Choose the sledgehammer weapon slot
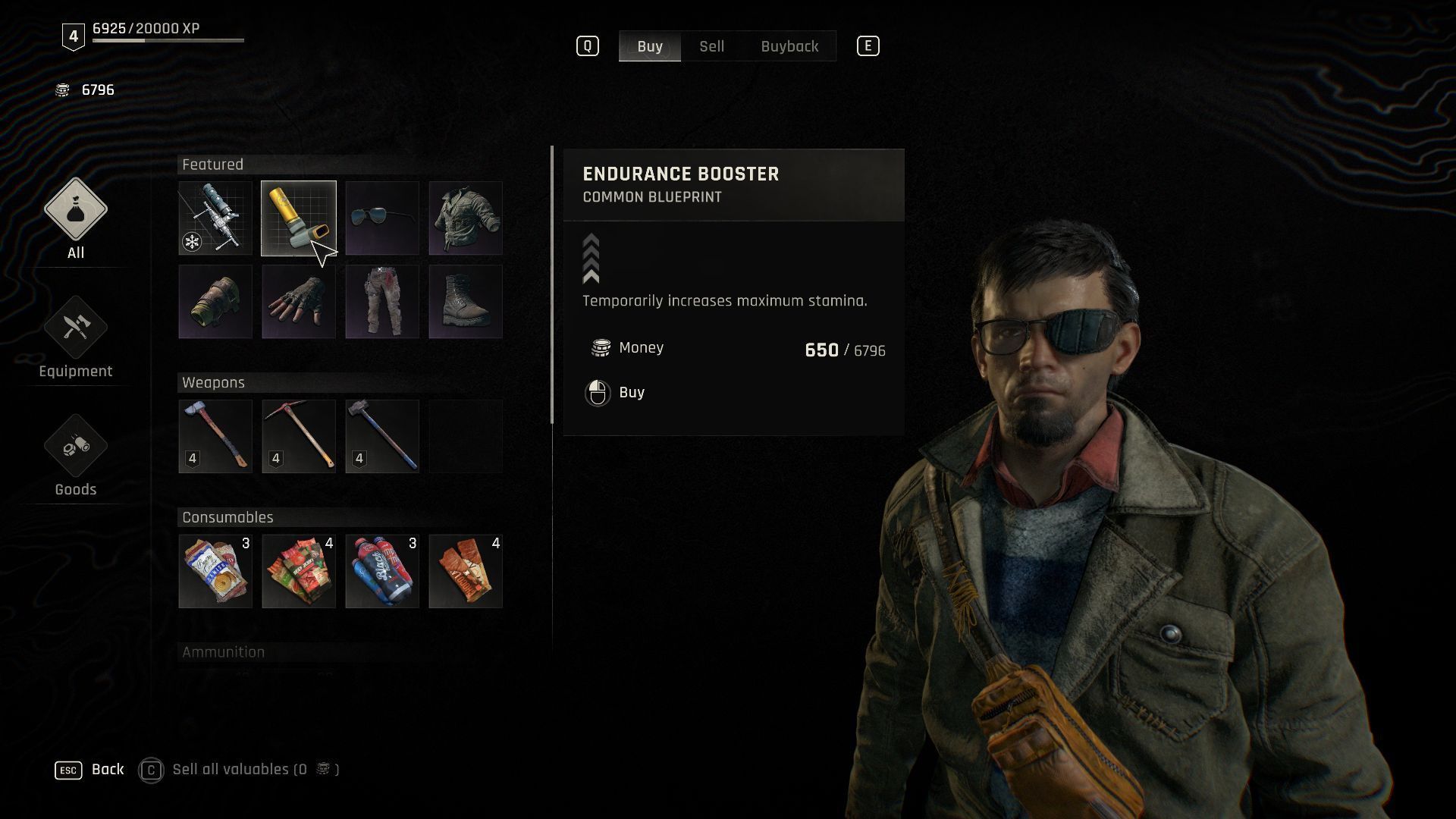 pos(381,437)
